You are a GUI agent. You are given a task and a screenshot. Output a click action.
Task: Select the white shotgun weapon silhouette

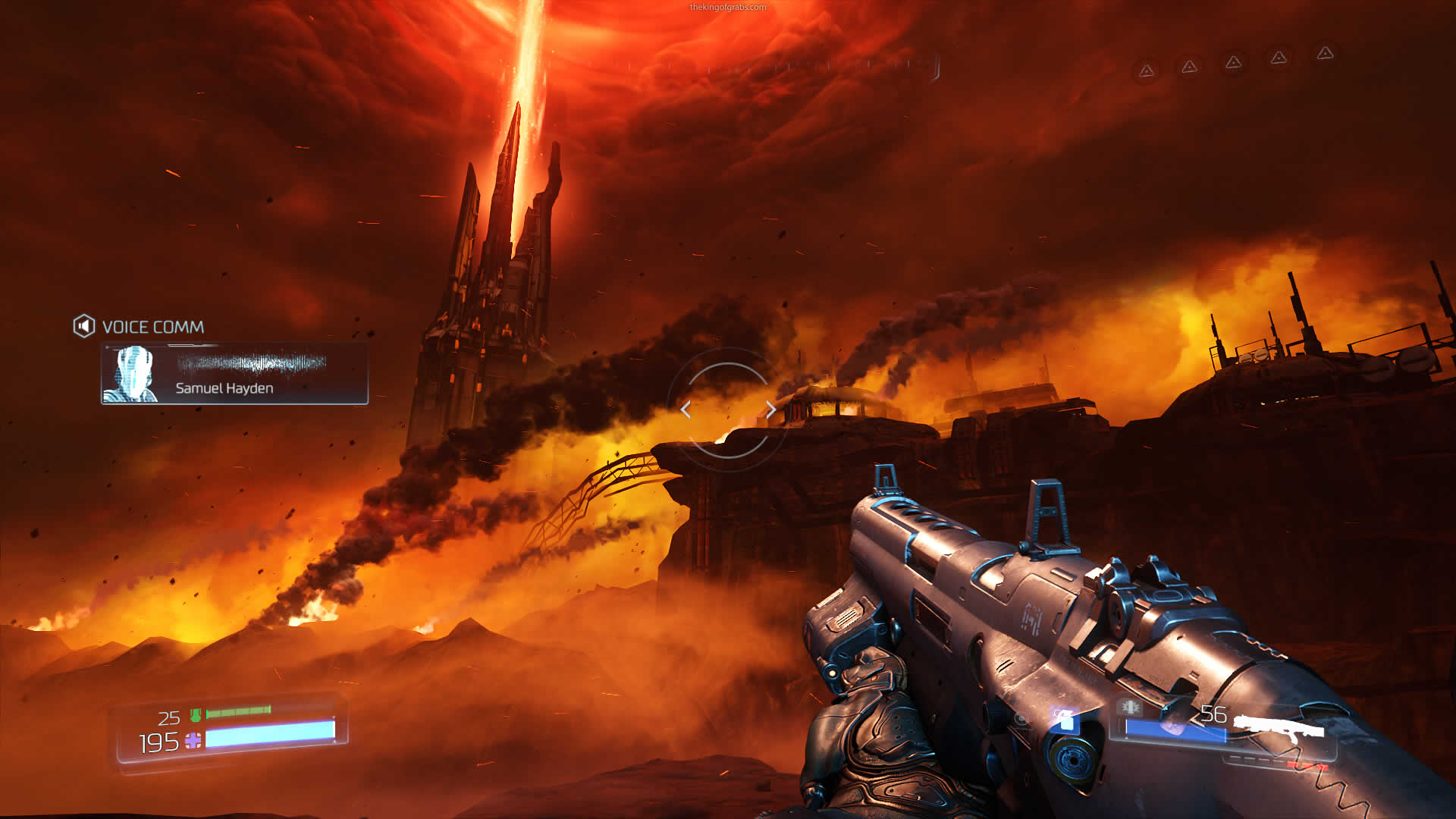tap(1279, 726)
